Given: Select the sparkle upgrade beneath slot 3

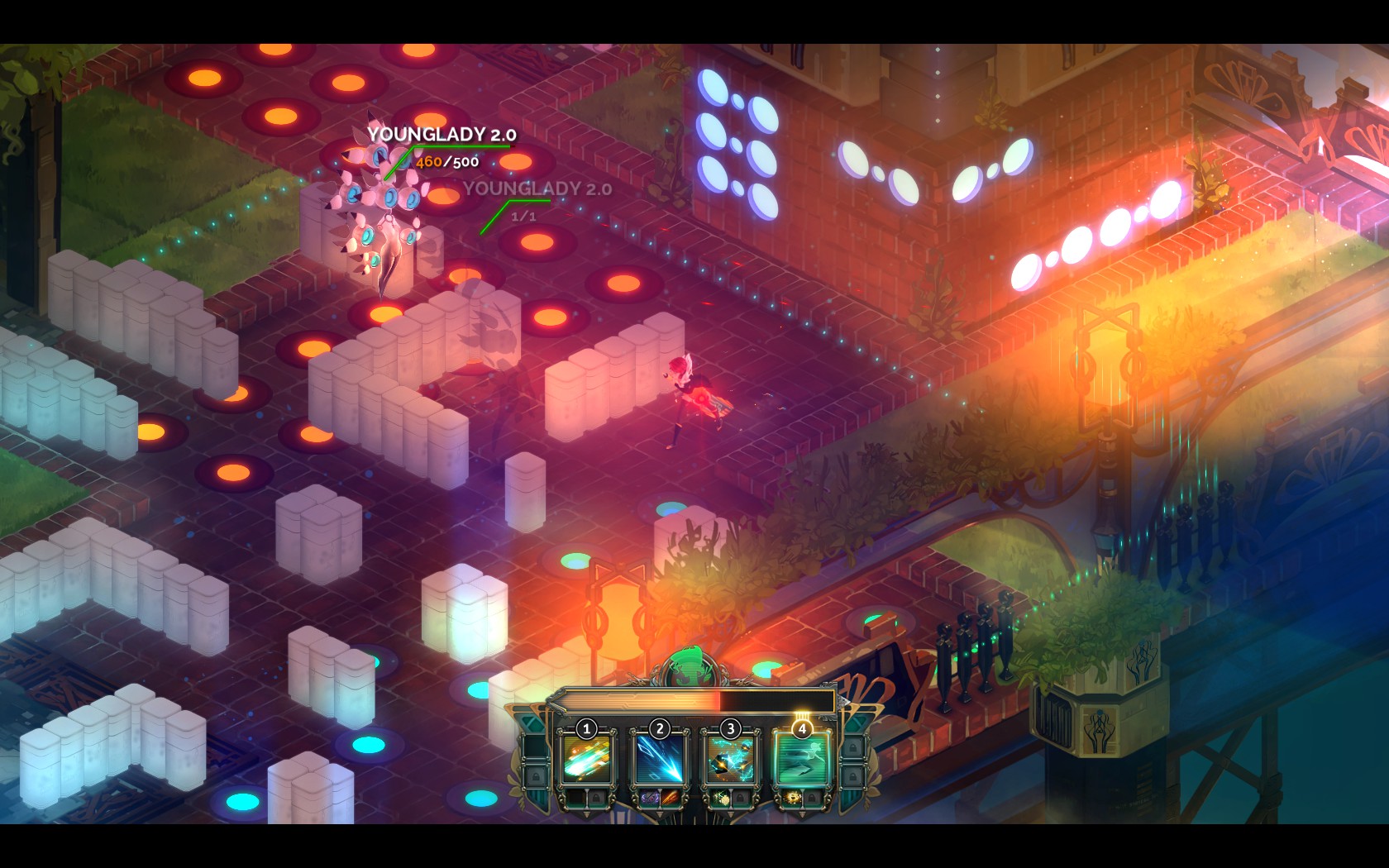Looking at the screenshot, I should click(720, 799).
